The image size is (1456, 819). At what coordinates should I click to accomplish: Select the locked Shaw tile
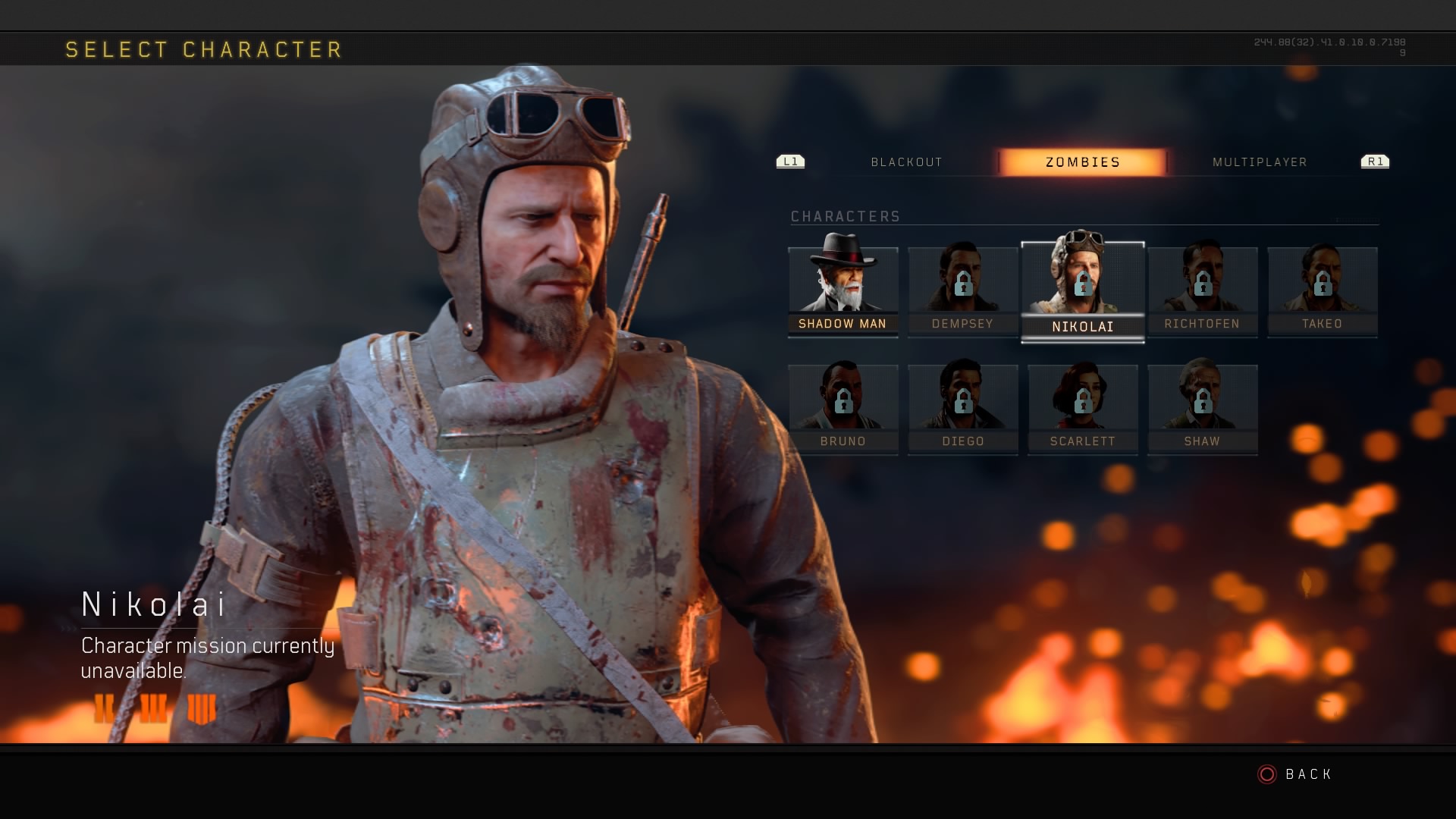(1202, 409)
